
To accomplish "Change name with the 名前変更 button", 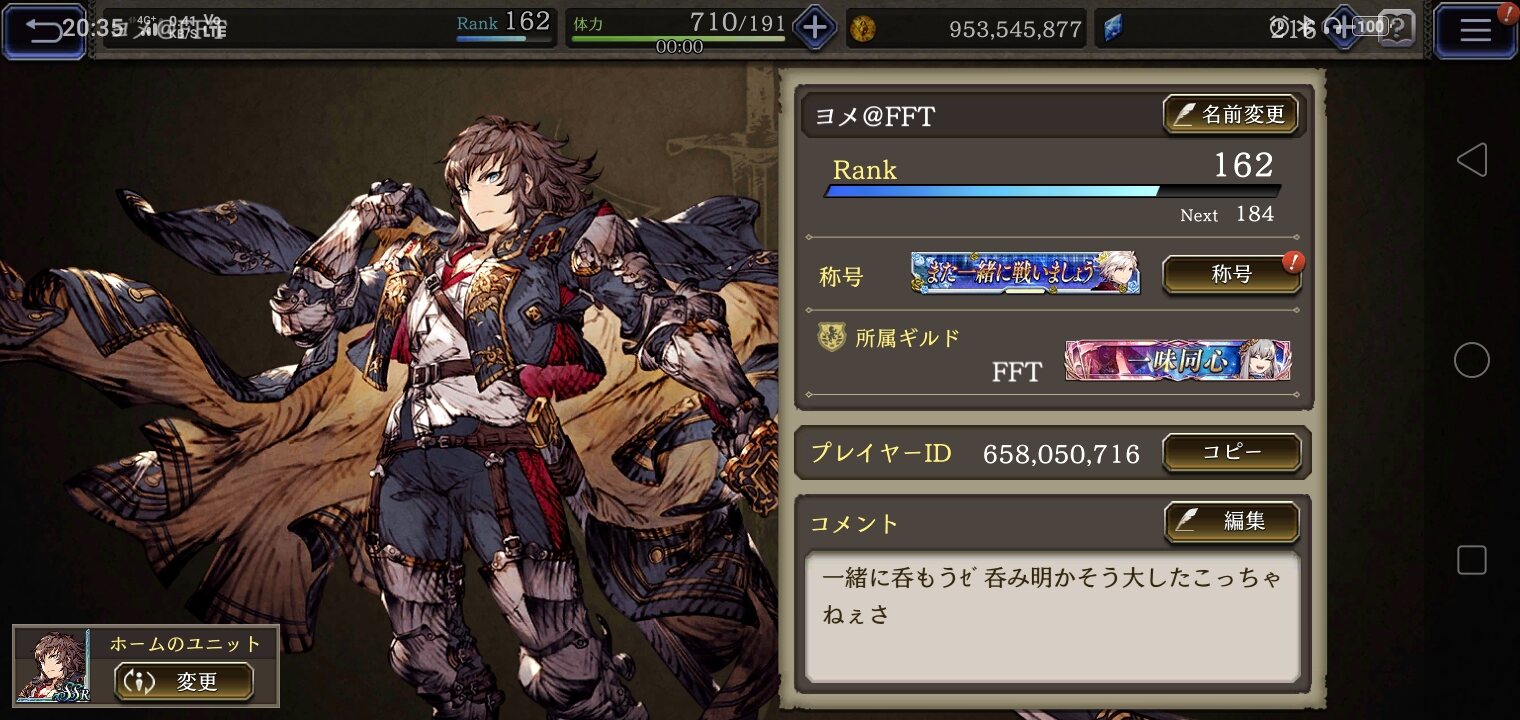I will click(1230, 115).
